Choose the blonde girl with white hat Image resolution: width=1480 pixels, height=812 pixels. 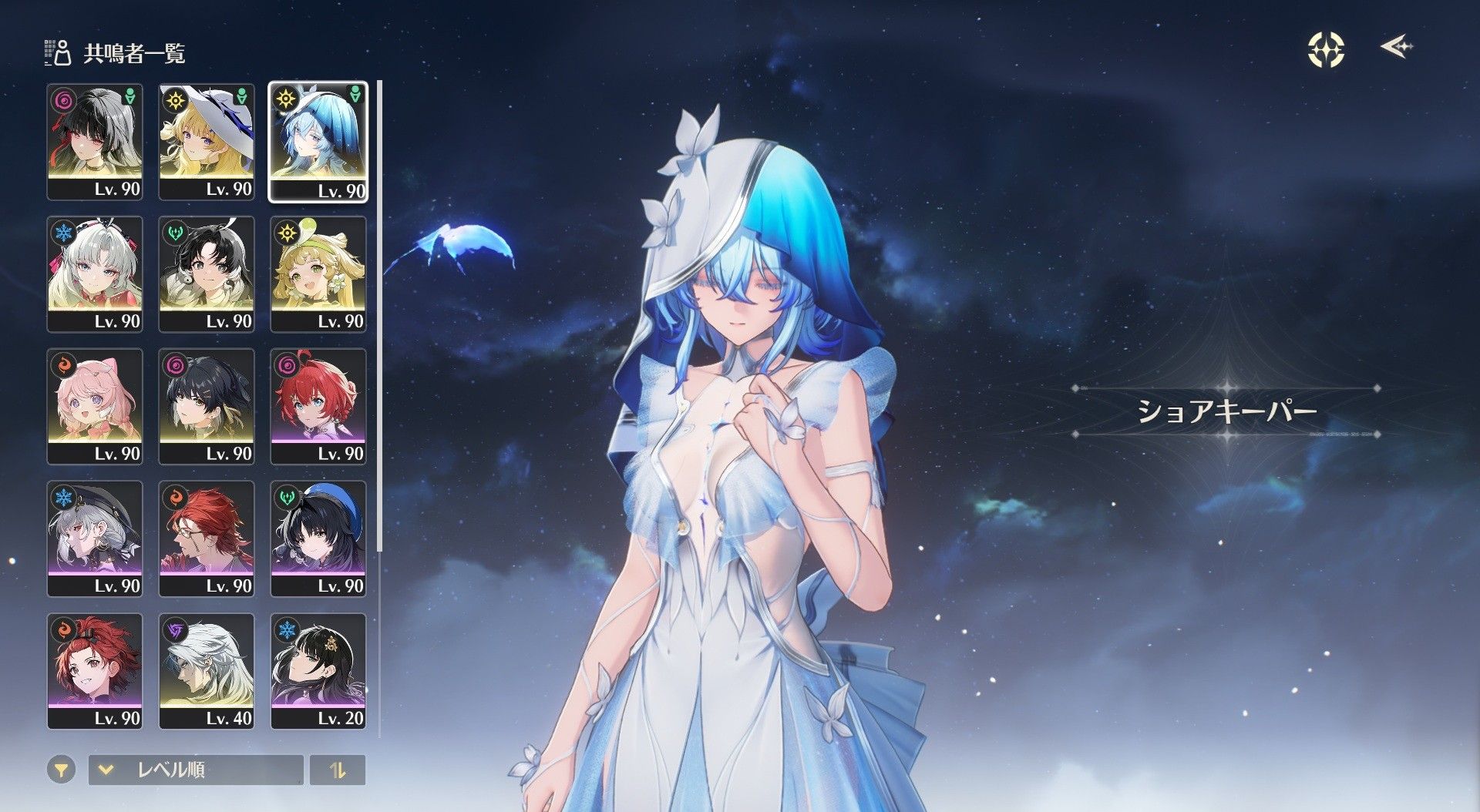point(206,142)
